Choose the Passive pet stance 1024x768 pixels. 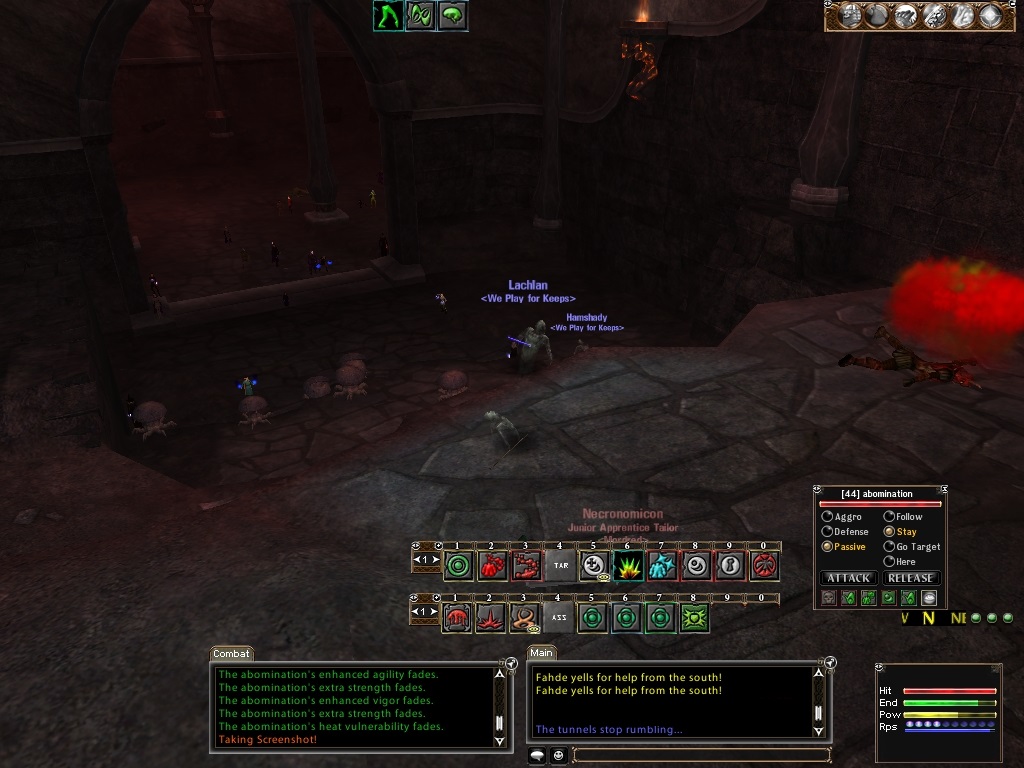pyautogui.click(x=827, y=547)
